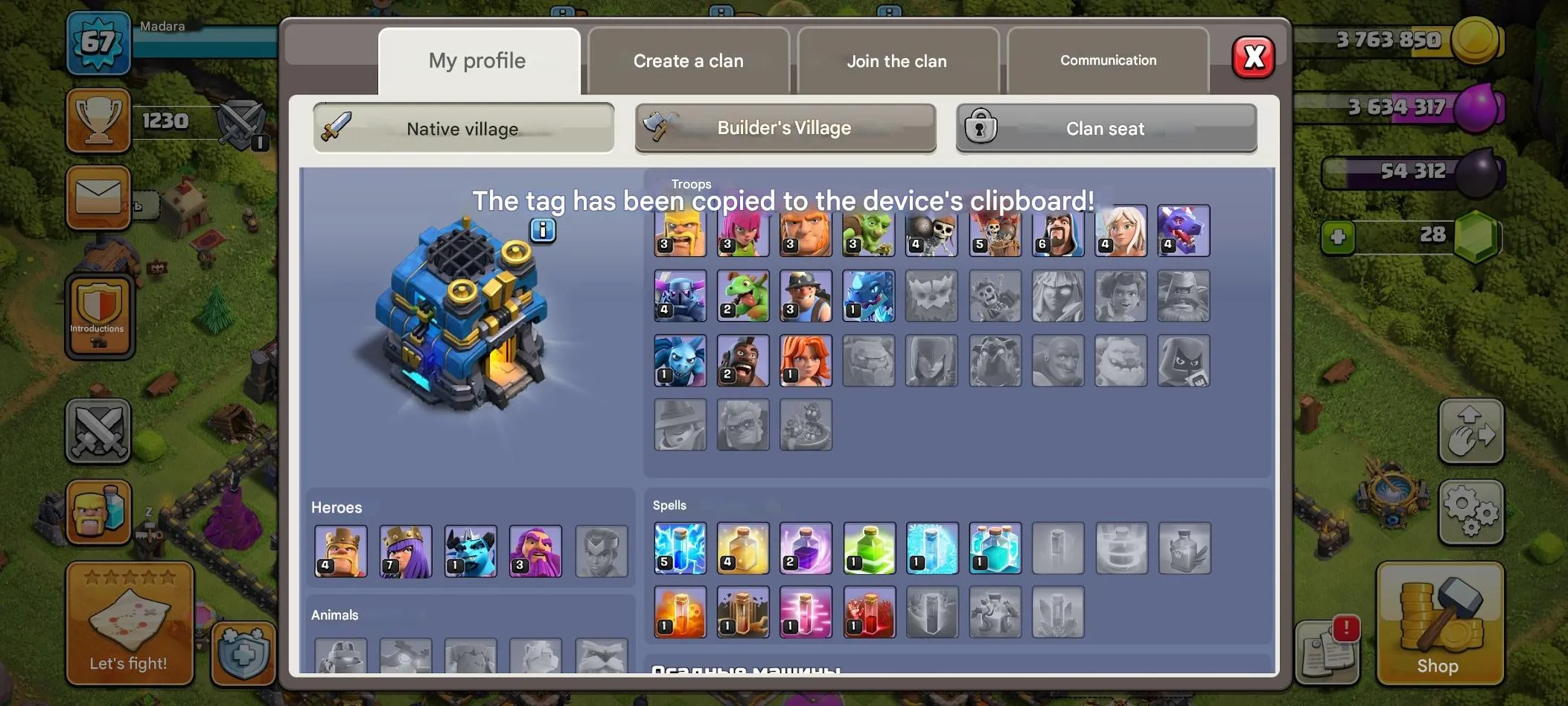The width and height of the screenshot is (1568, 706).
Task: Select the Hog Rider troop icon
Action: point(742,361)
